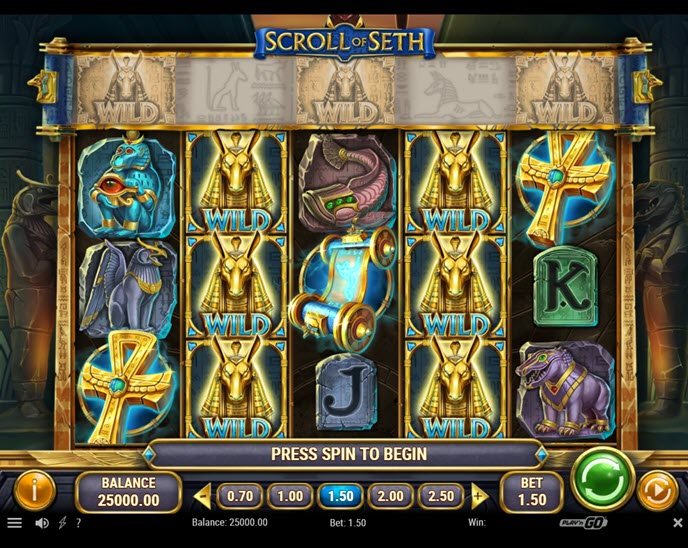Image resolution: width=688 pixels, height=548 pixels.
Task: Increase bet with the plus button
Action: 478,495
